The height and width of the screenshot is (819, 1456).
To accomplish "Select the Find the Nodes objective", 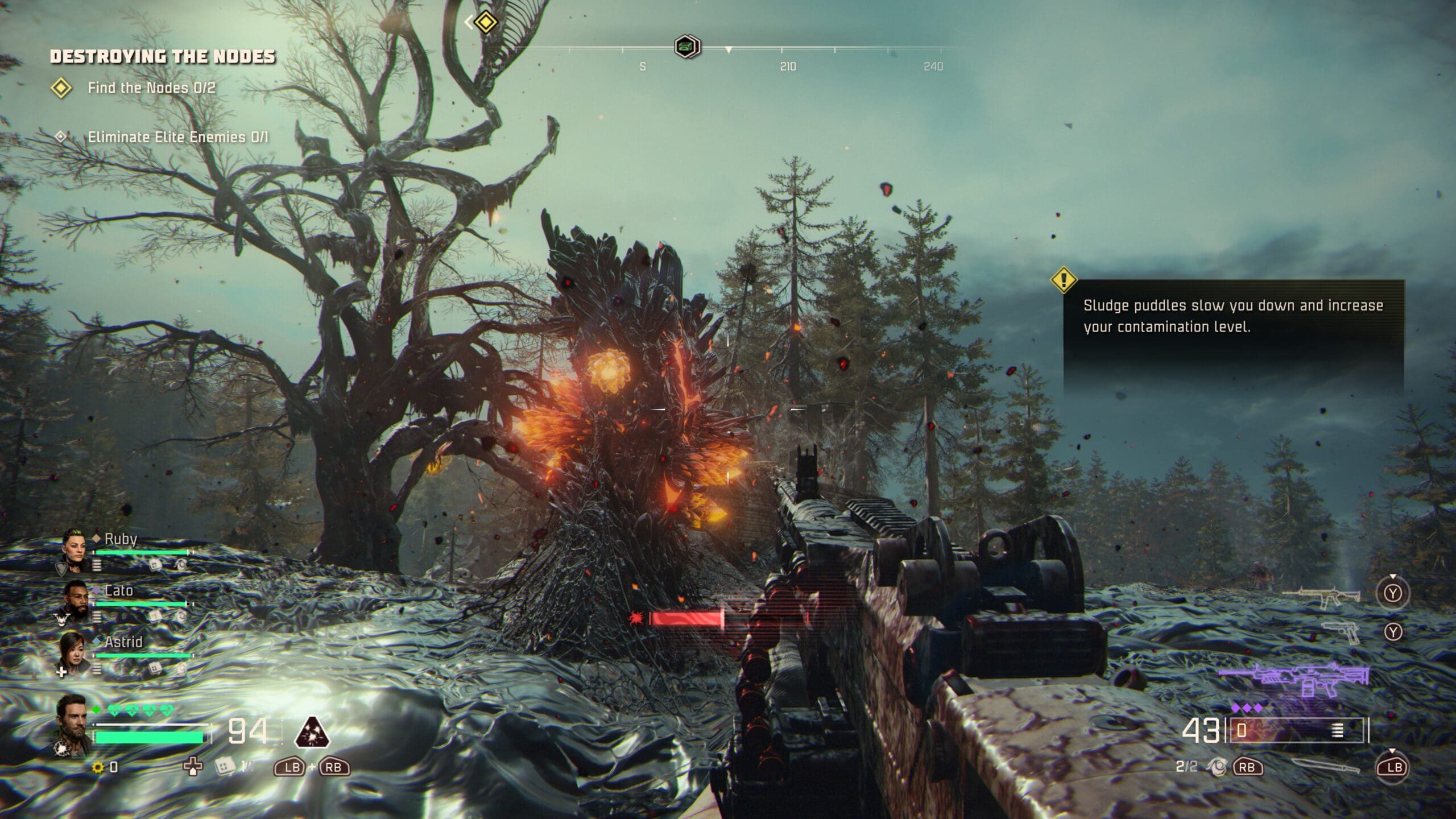I will [151, 88].
